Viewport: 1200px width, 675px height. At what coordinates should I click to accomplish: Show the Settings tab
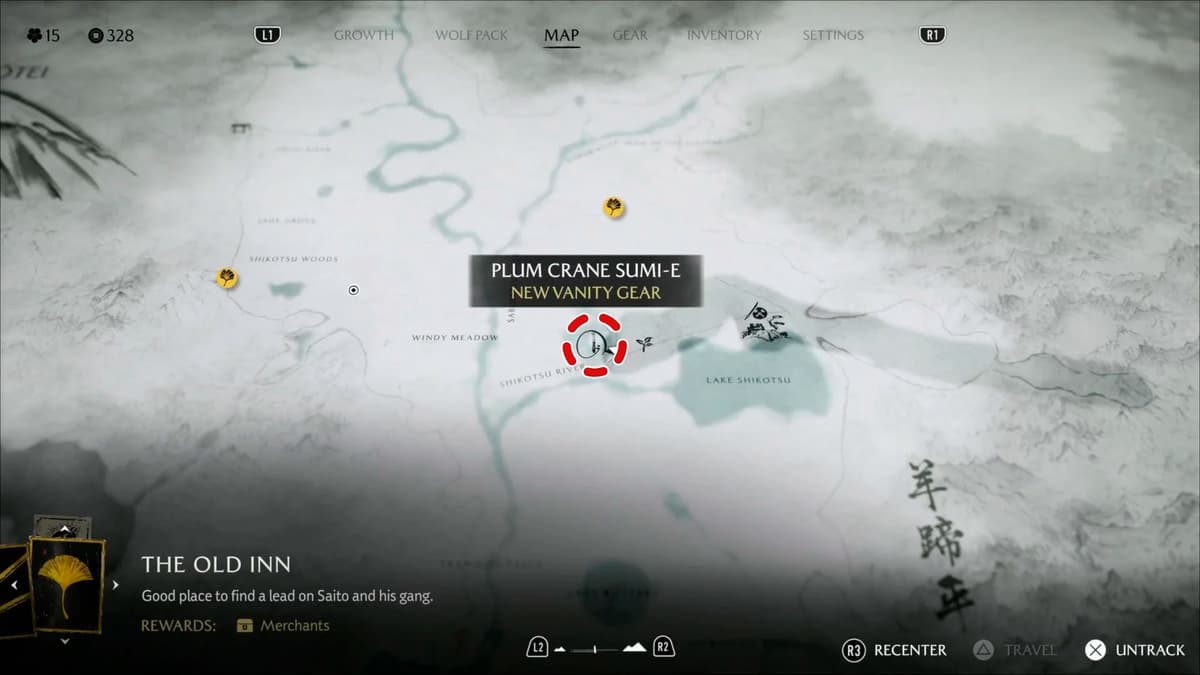tap(832, 35)
